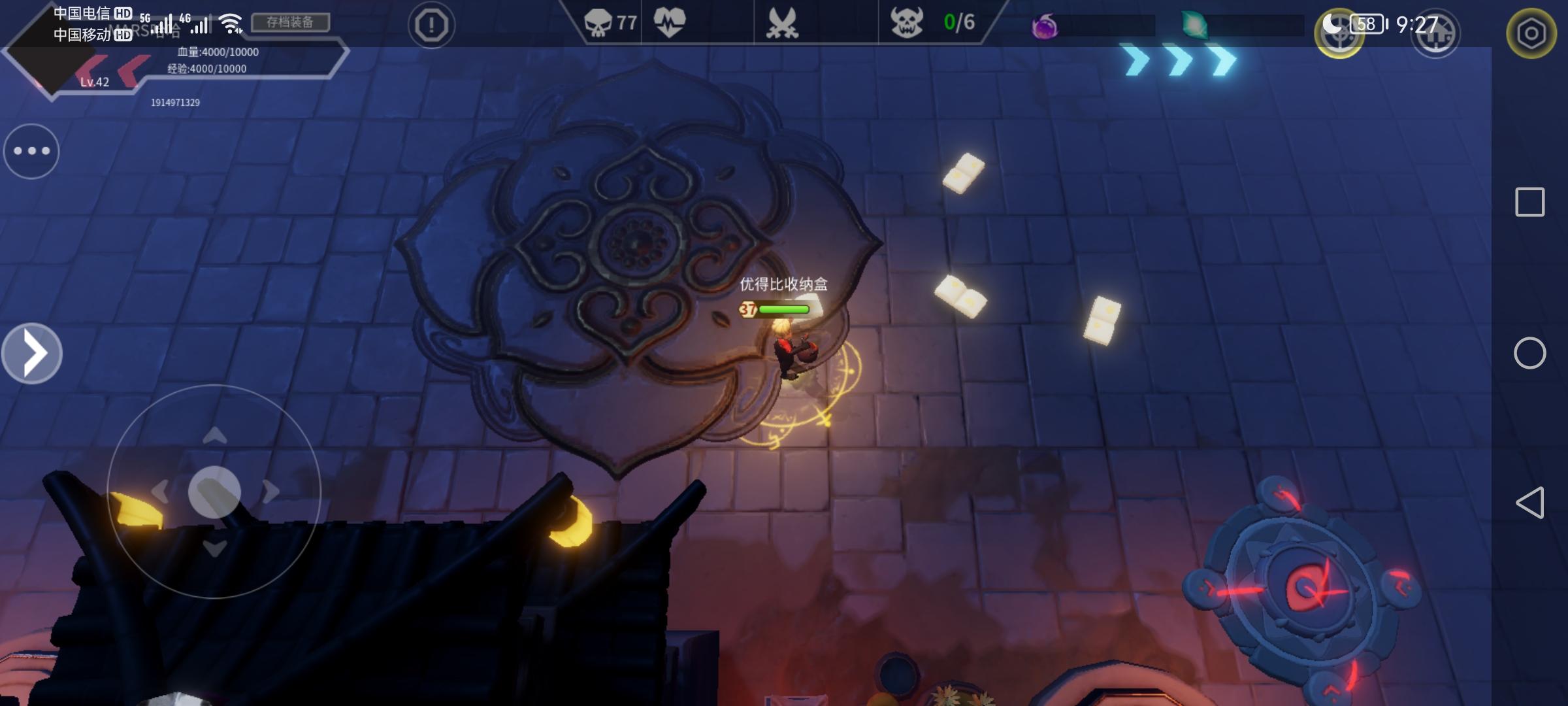Tap the house return-home icon
The width and height of the screenshot is (1568, 706).
(1435, 34)
